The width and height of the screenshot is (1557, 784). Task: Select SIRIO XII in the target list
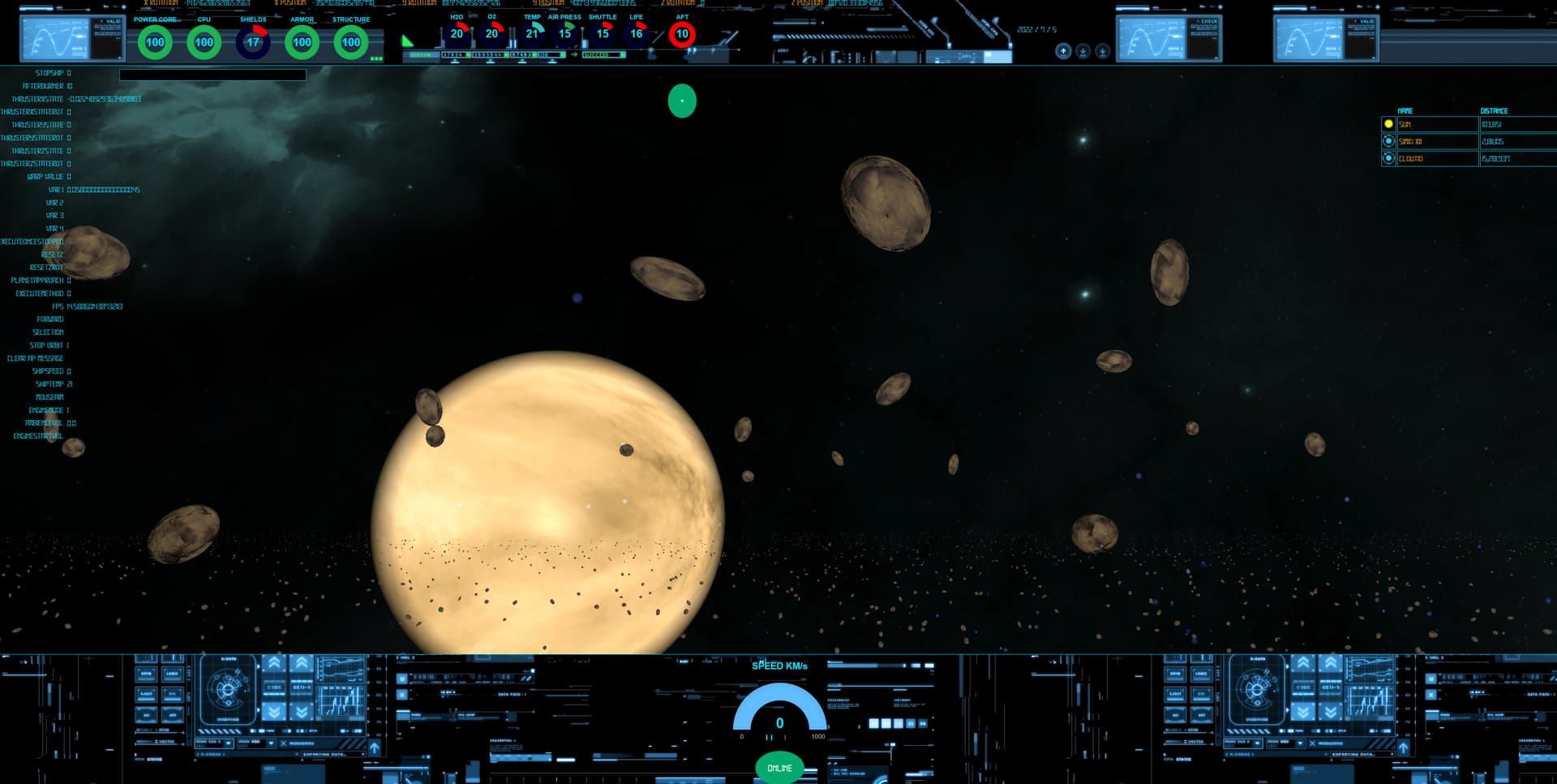tap(1437, 141)
